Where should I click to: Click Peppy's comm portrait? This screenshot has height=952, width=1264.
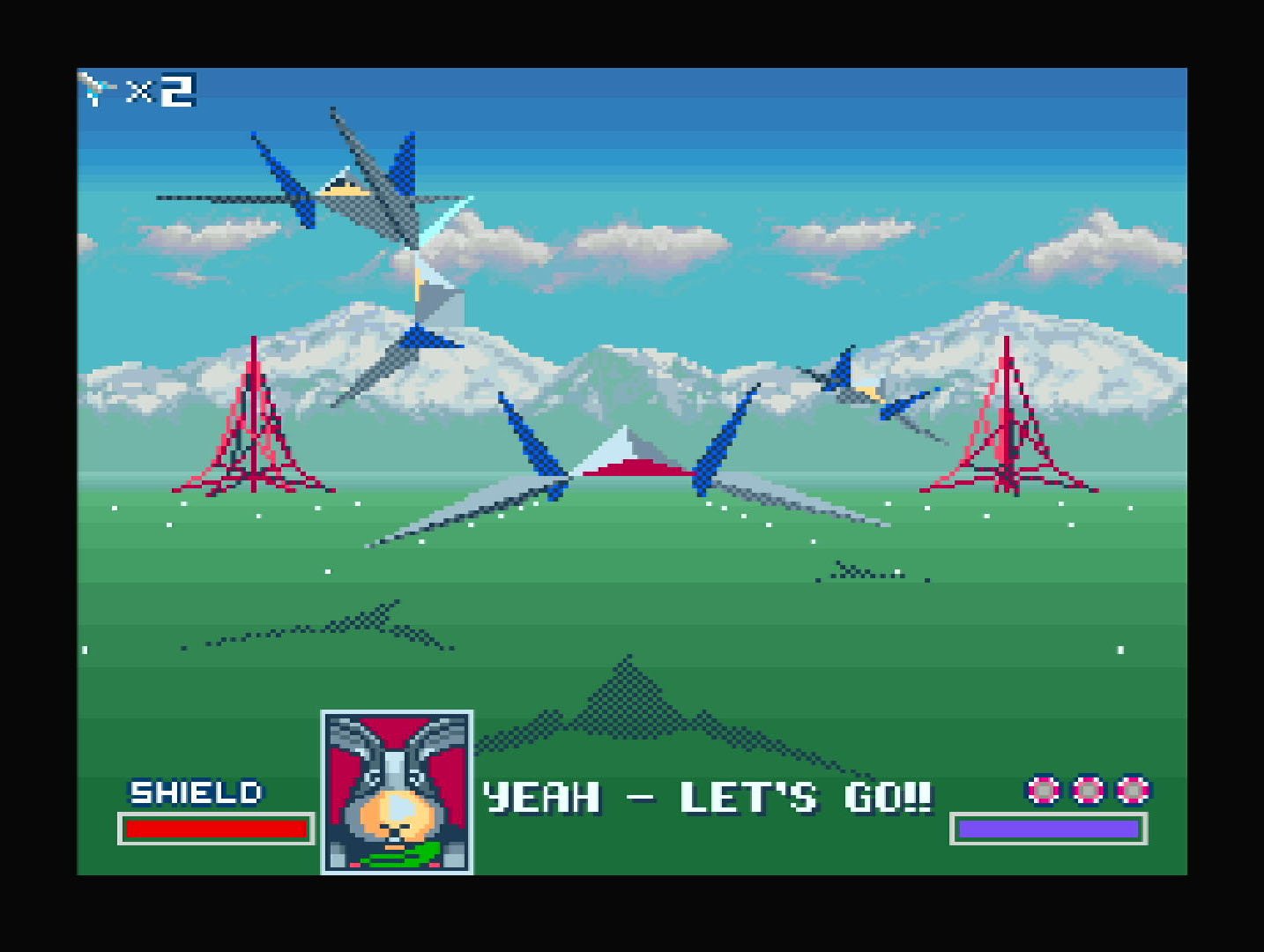coord(397,792)
